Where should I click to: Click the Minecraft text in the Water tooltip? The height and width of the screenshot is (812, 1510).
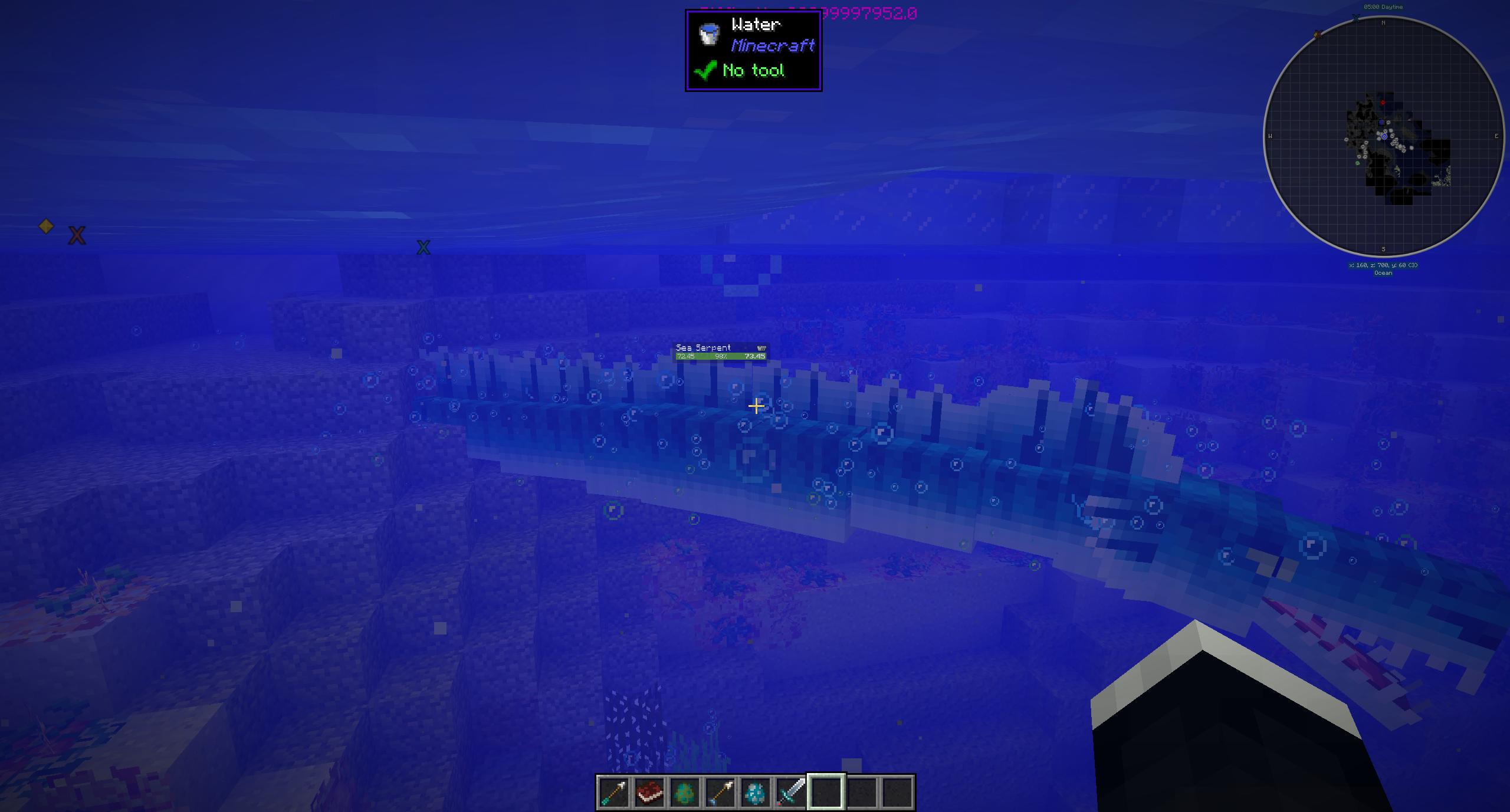773,45
